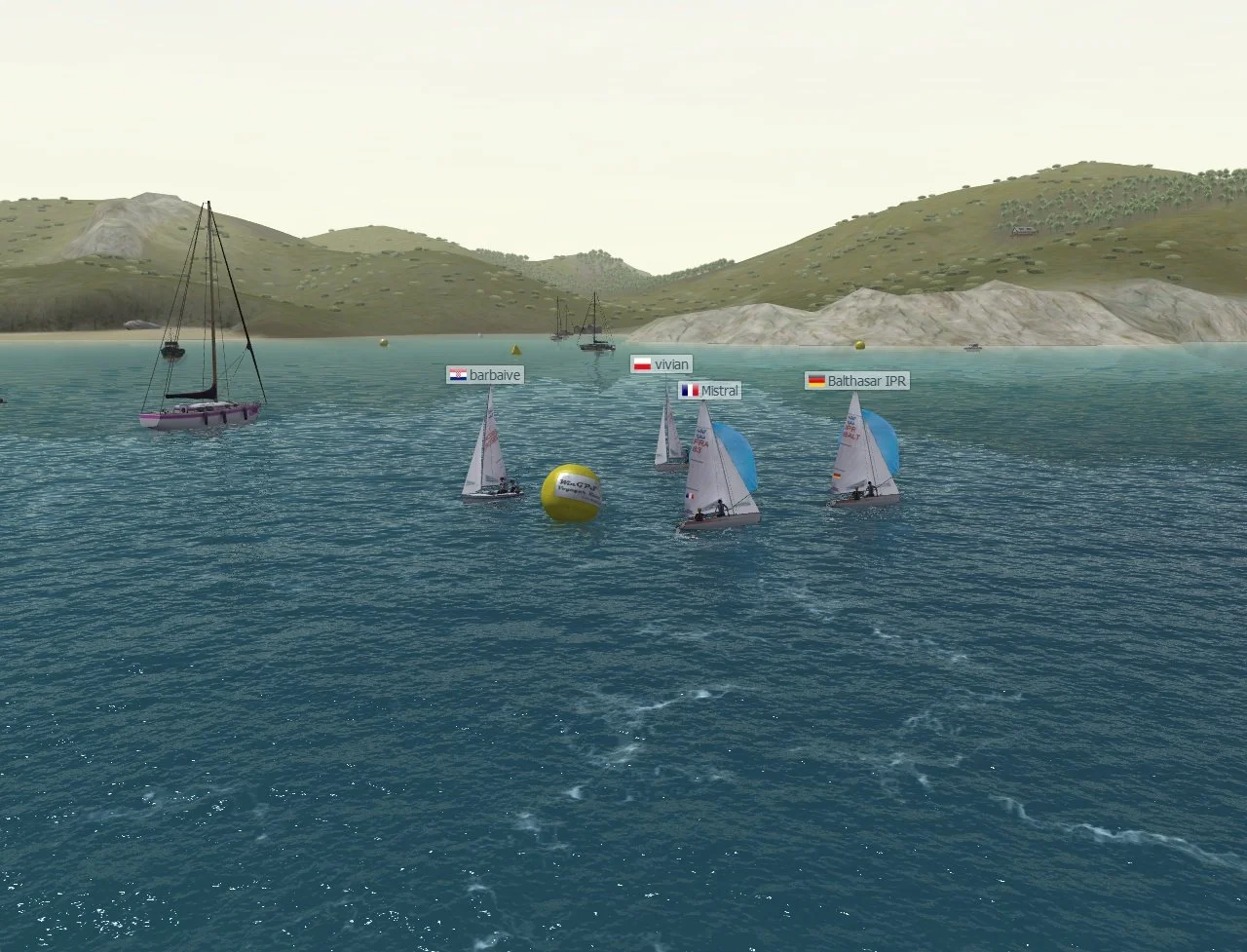
Task: Click the small French flag on Mistral's mainsail
Action: click(690, 496)
